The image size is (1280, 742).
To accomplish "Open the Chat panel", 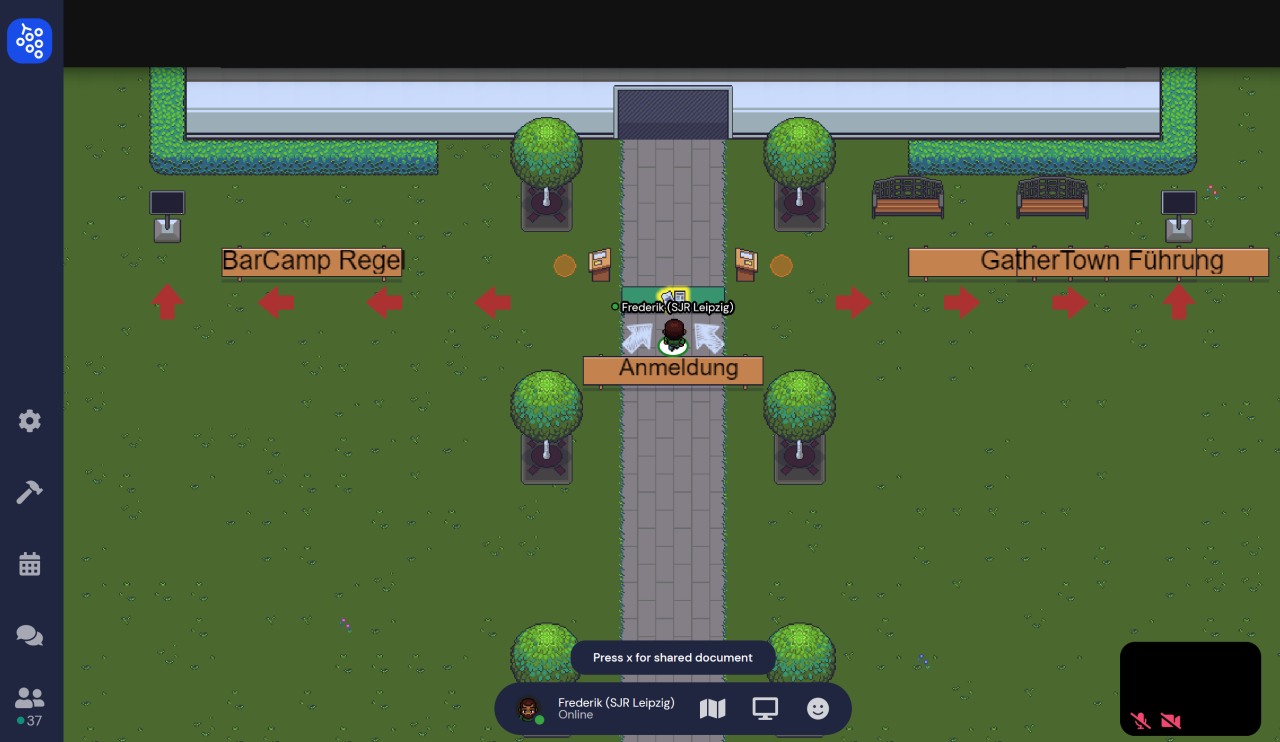I will tap(29, 635).
